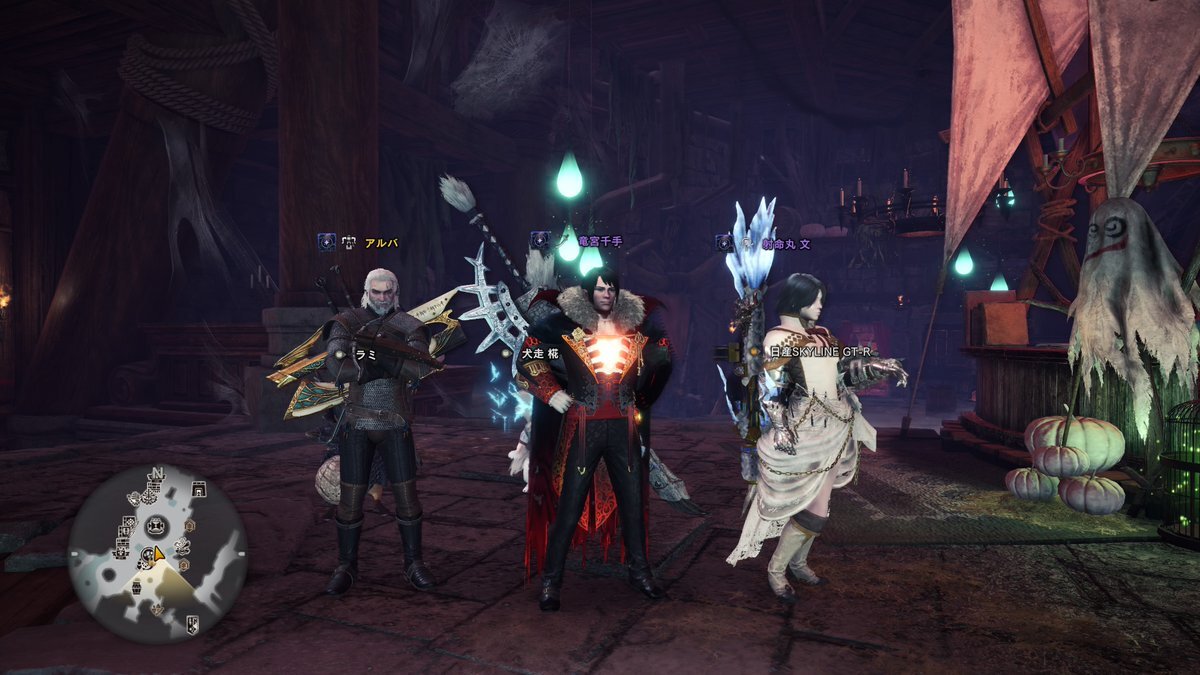
Task: Select player name tag 射命丸 文
Action: (786, 242)
